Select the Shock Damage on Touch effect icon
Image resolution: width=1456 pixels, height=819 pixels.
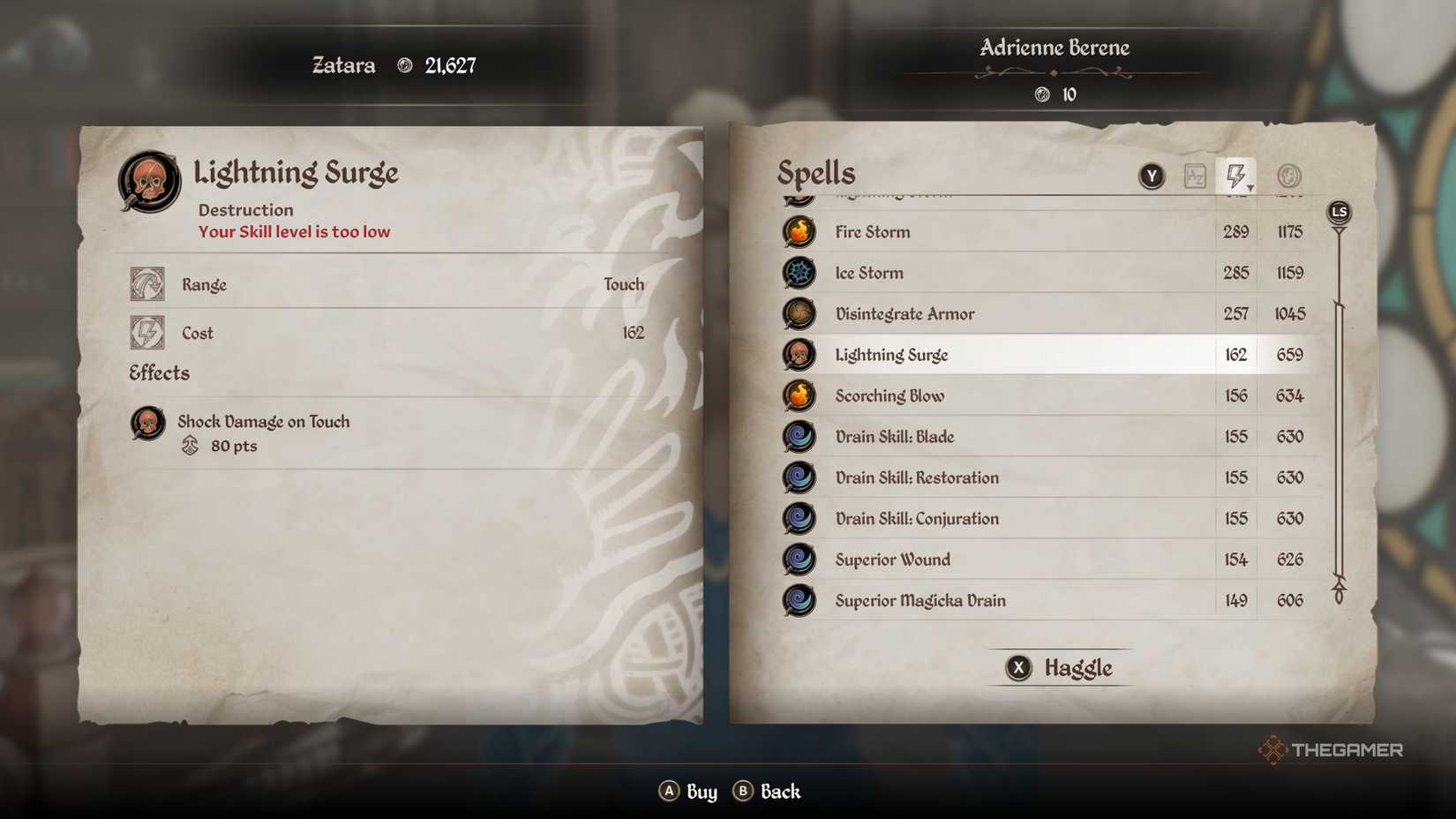pyautogui.click(x=146, y=424)
